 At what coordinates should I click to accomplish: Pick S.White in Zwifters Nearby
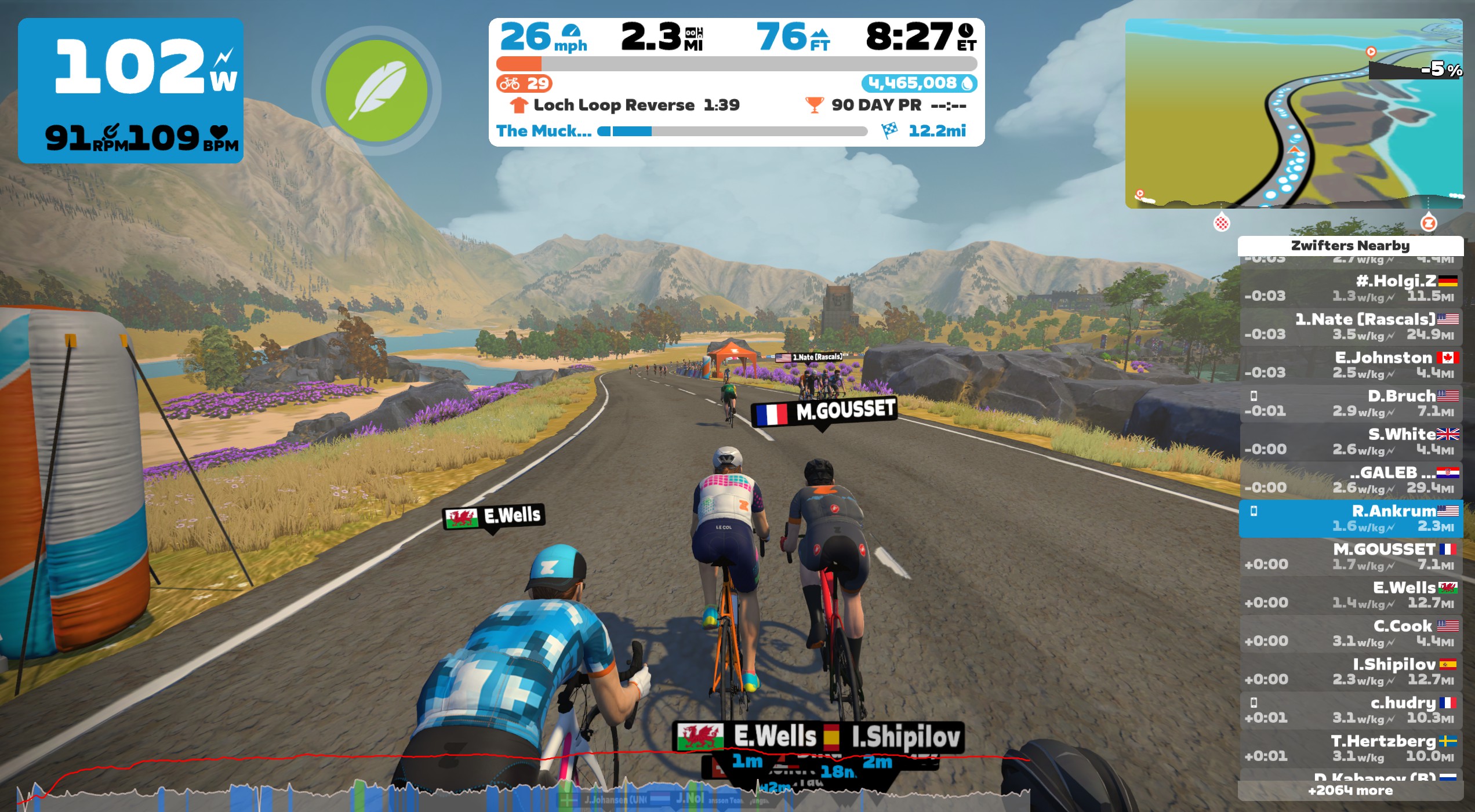[x=1350, y=441]
